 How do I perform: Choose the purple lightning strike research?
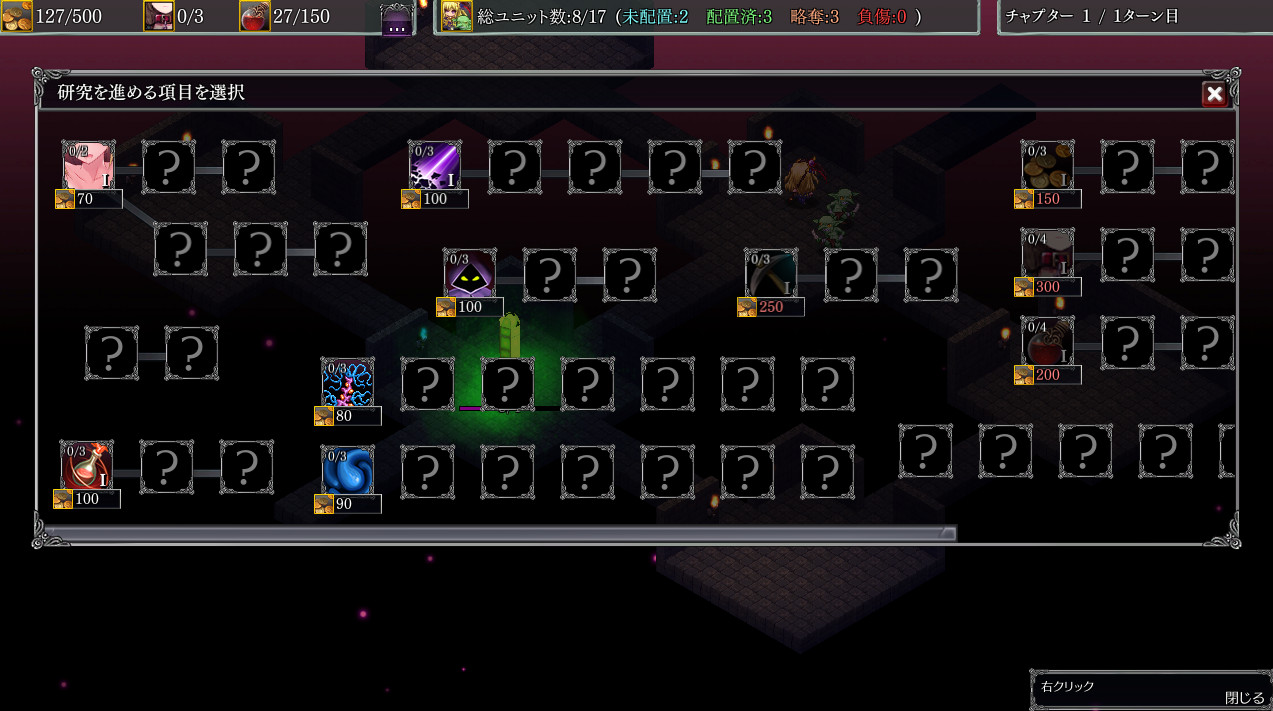click(435, 166)
